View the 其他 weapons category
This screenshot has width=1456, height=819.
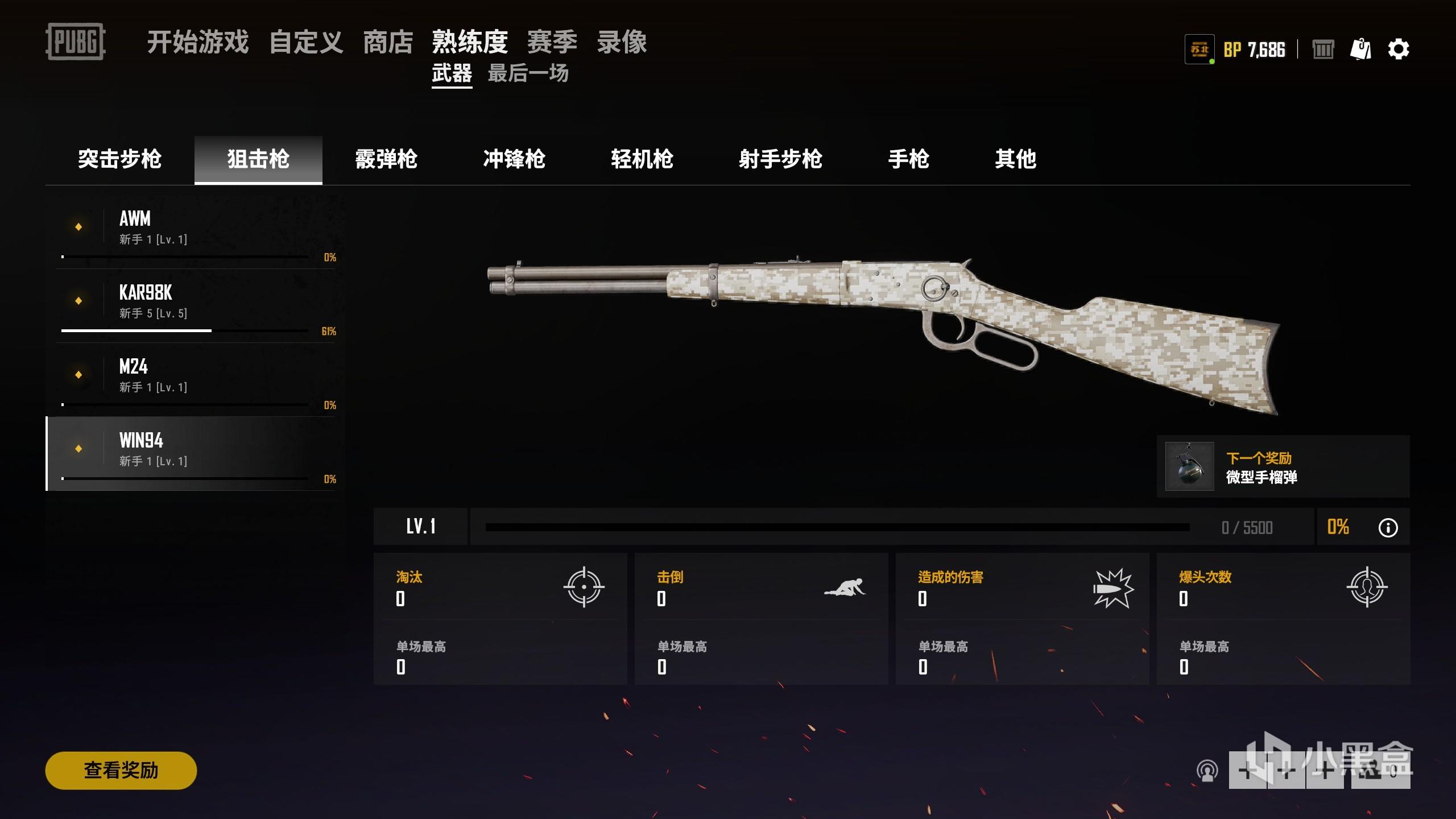[1015, 159]
